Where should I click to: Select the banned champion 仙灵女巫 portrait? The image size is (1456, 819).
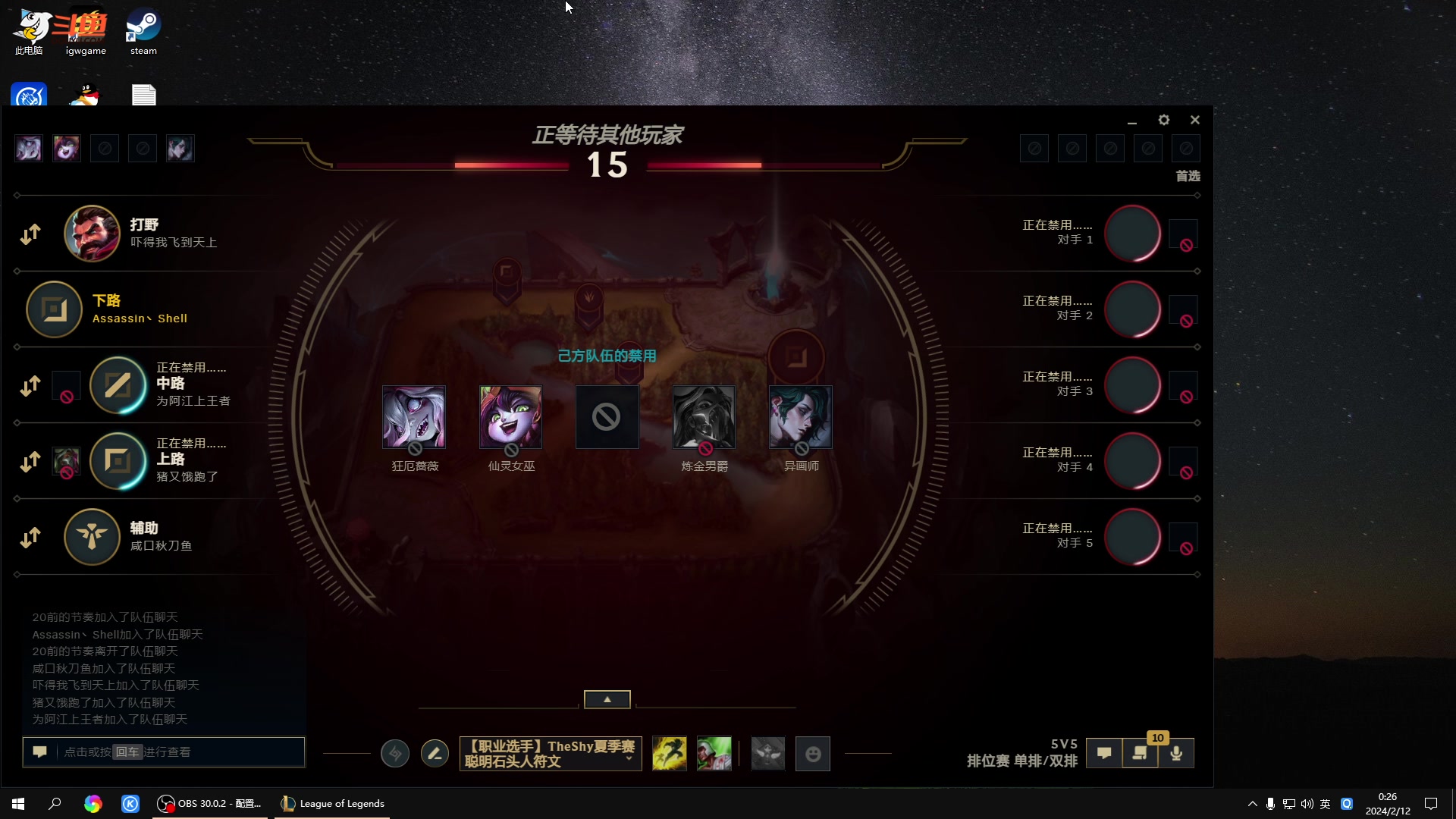click(x=510, y=417)
